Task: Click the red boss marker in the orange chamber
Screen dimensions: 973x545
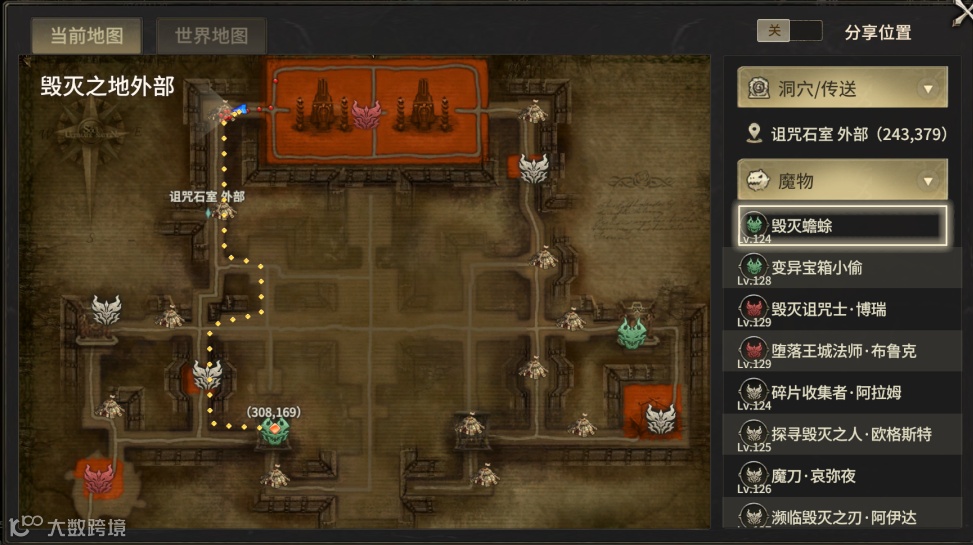Action: click(367, 114)
